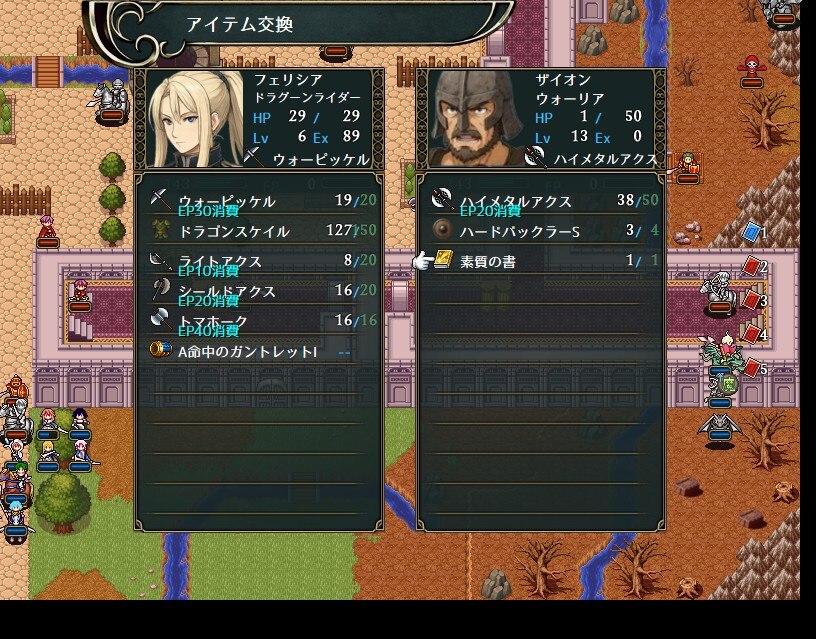Select ハイメタルアクス in Zion's list
The image size is (816, 639).
(540, 201)
